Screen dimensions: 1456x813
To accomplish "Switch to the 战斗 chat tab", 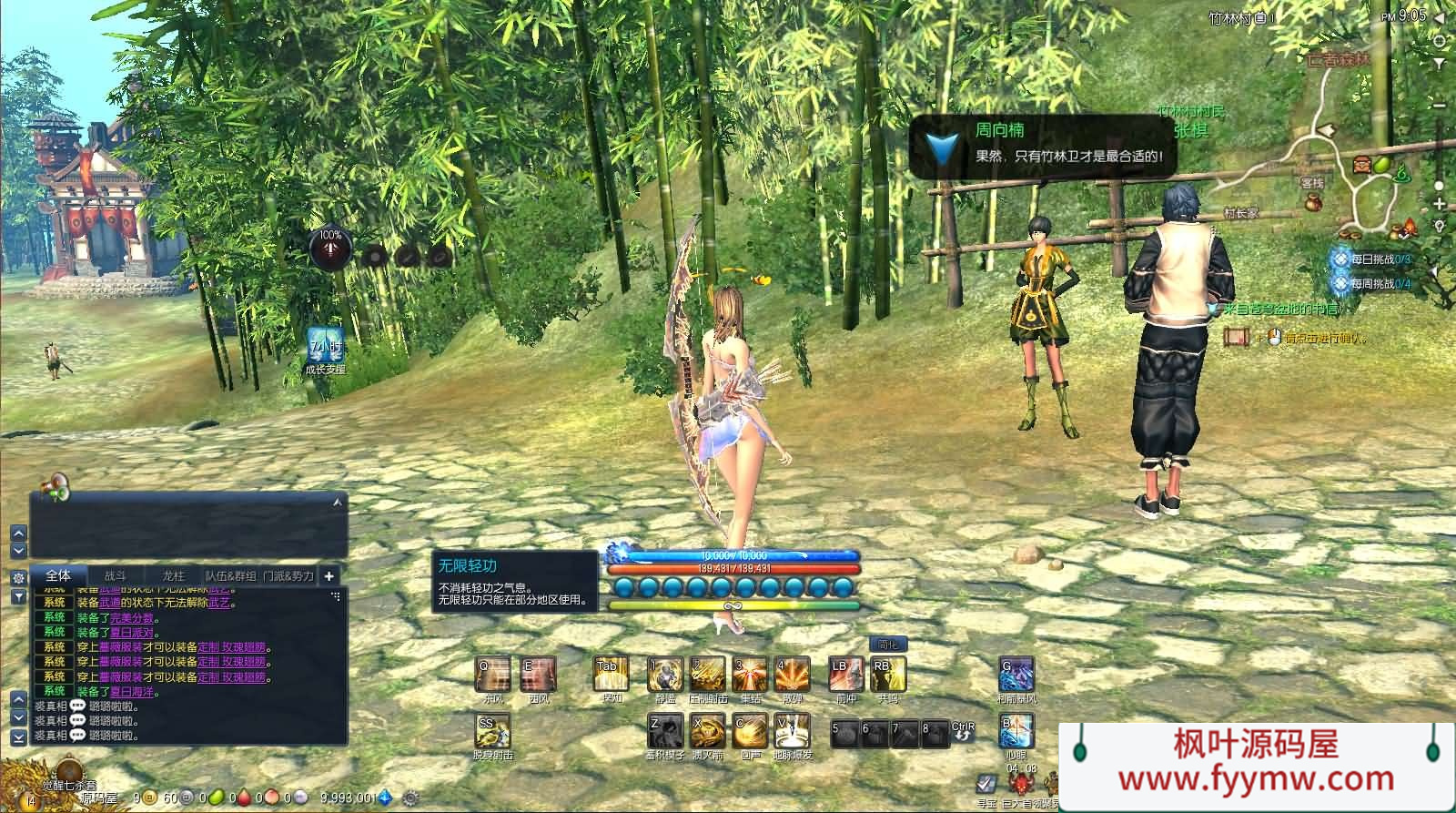I will point(116,575).
